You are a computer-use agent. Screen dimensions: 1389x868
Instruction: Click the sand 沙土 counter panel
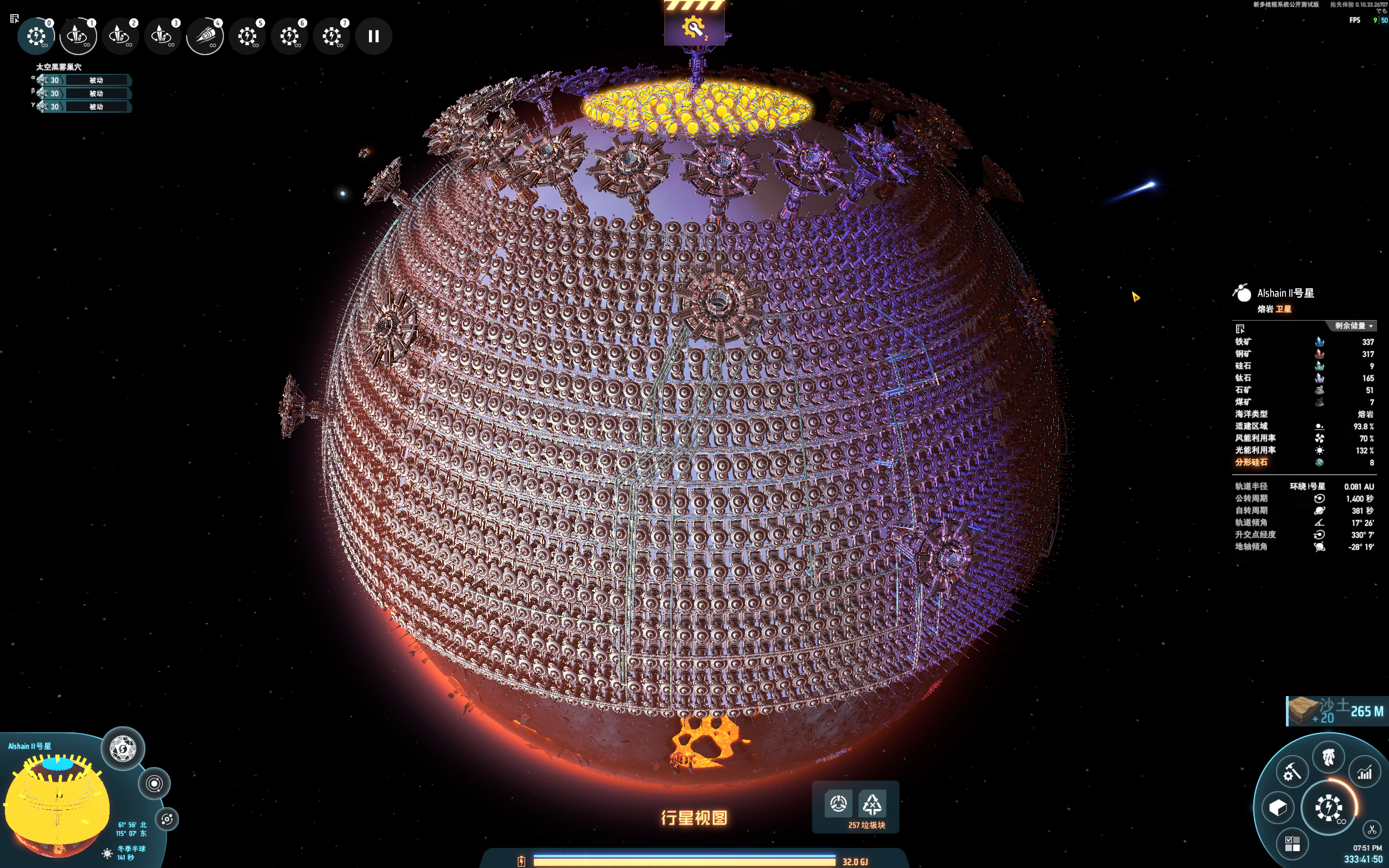tap(1336, 711)
